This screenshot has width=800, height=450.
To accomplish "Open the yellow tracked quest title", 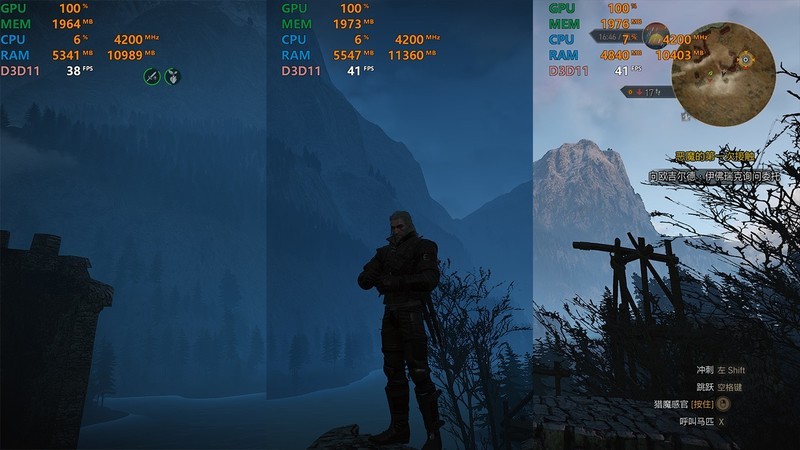I will 714,156.
